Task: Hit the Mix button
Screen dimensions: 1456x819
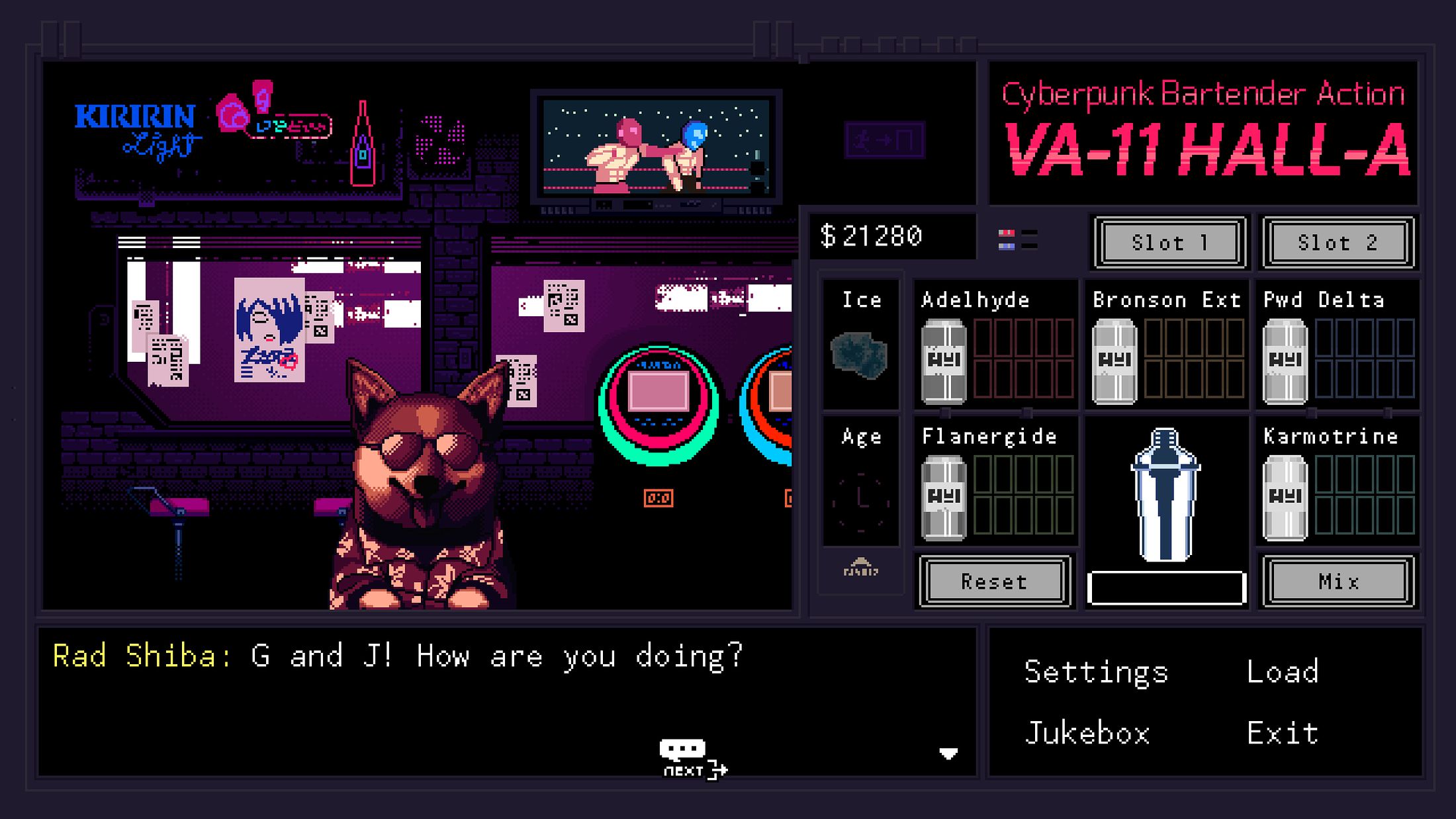Action: point(1338,582)
